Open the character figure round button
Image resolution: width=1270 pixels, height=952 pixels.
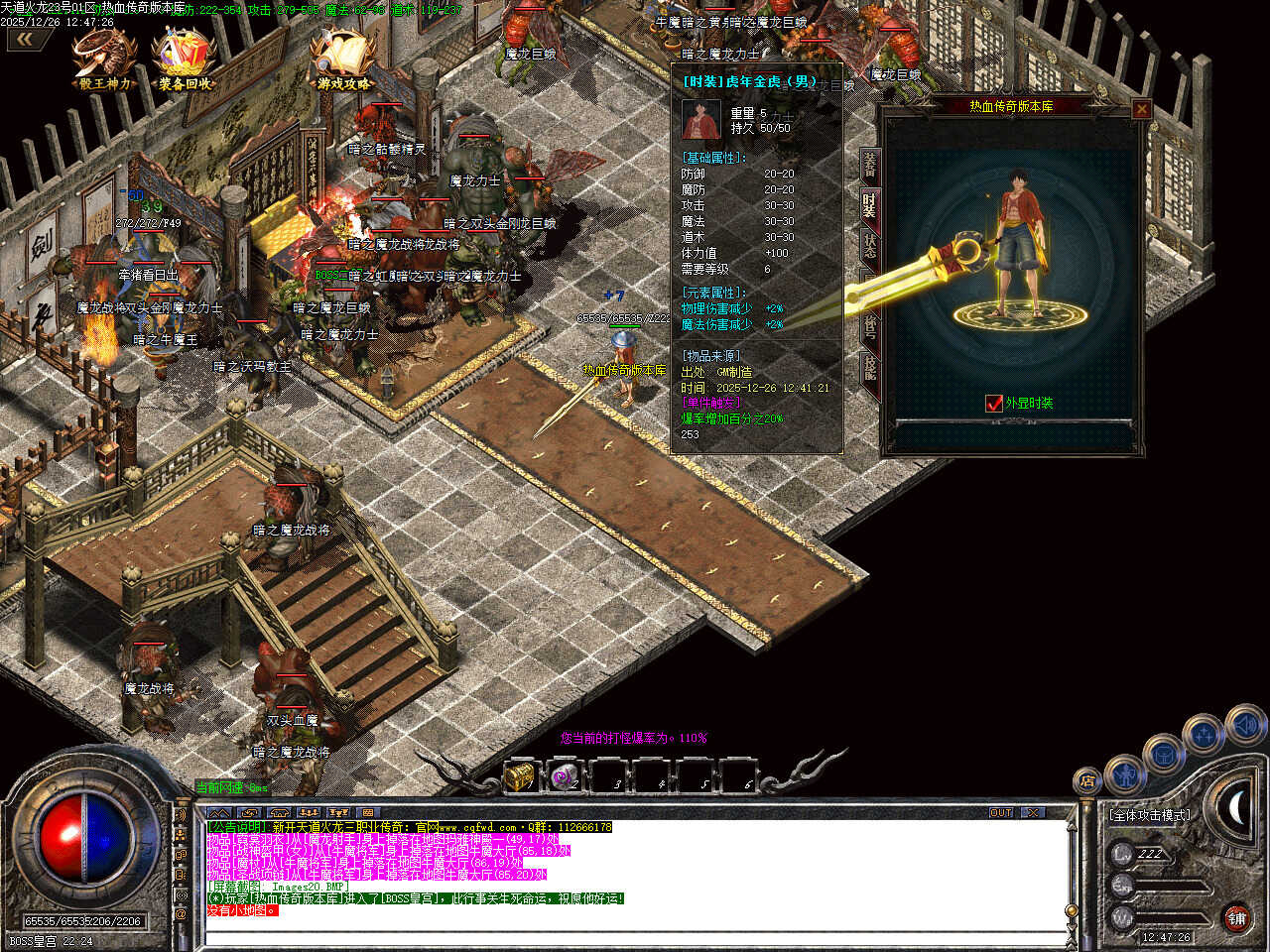tap(1124, 772)
